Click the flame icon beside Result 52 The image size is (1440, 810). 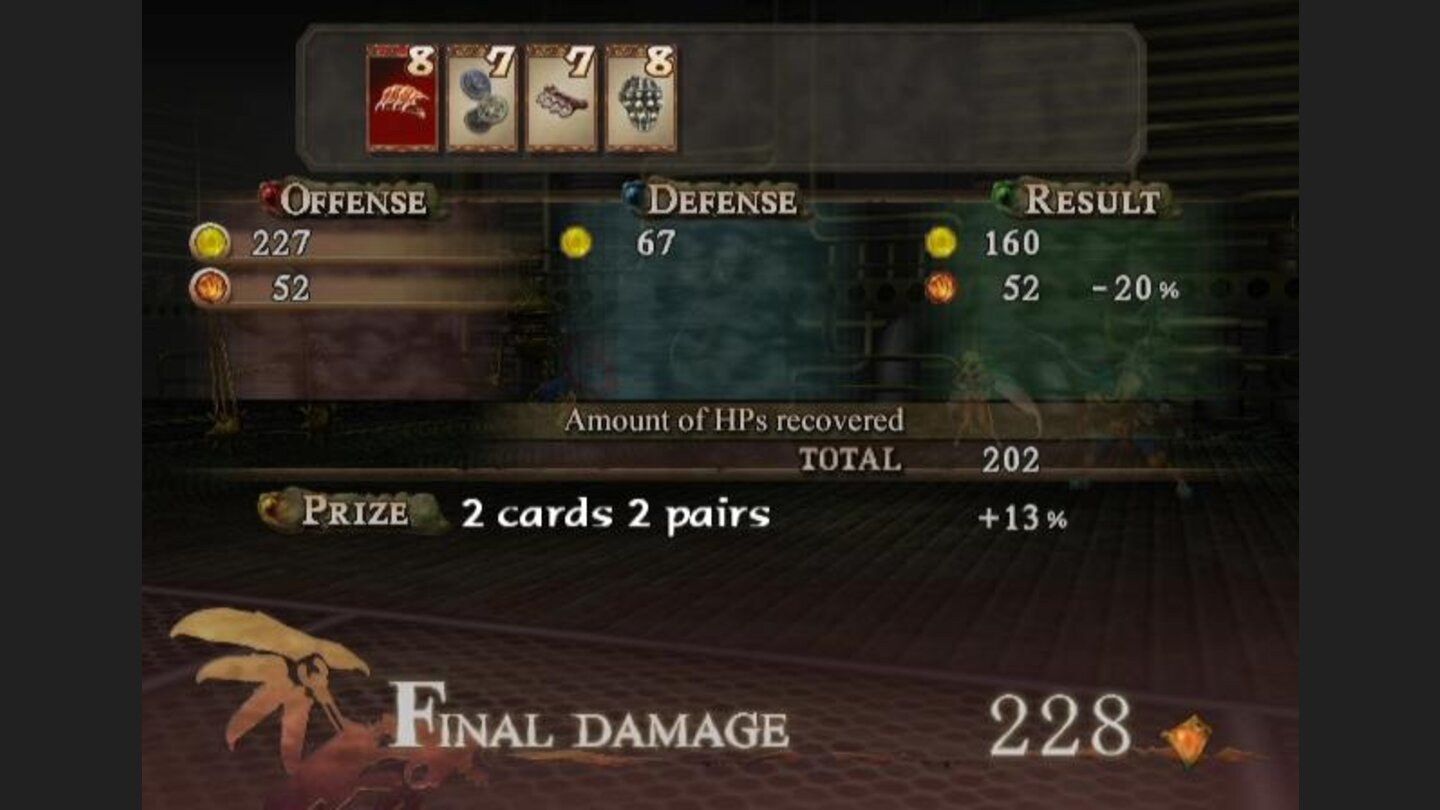[x=941, y=287]
